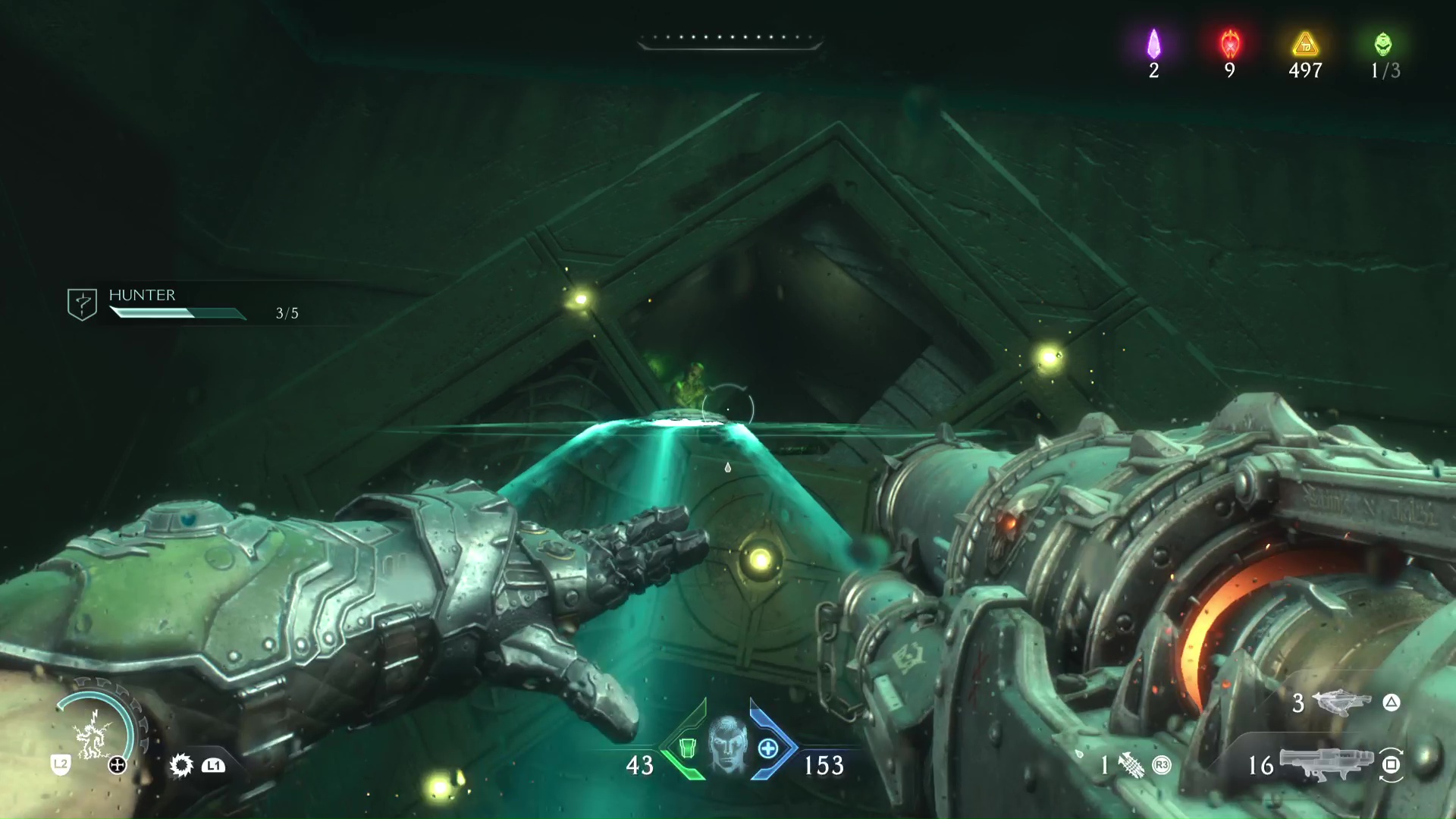
Task: Select the secondary weapon icon showing 3
Action: click(x=1340, y=701)
